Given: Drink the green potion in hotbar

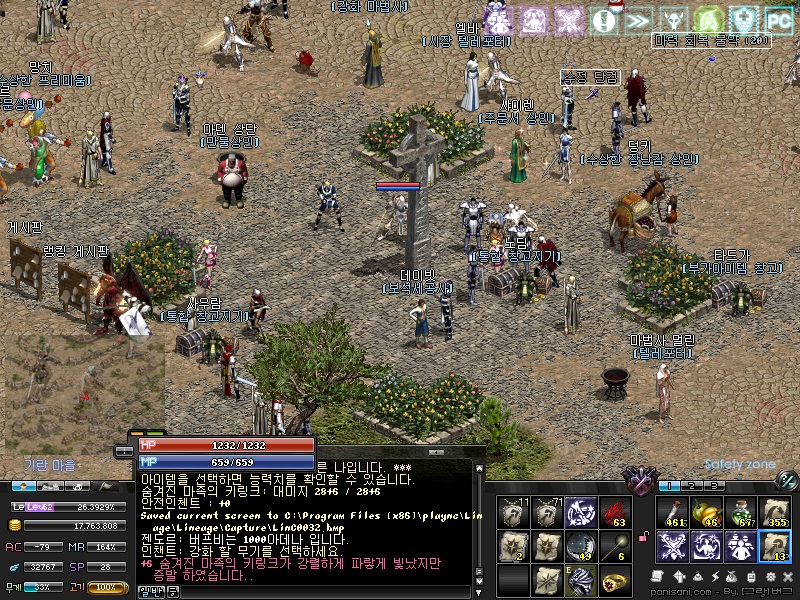Looking at the screenshot, I should [740, 512].
